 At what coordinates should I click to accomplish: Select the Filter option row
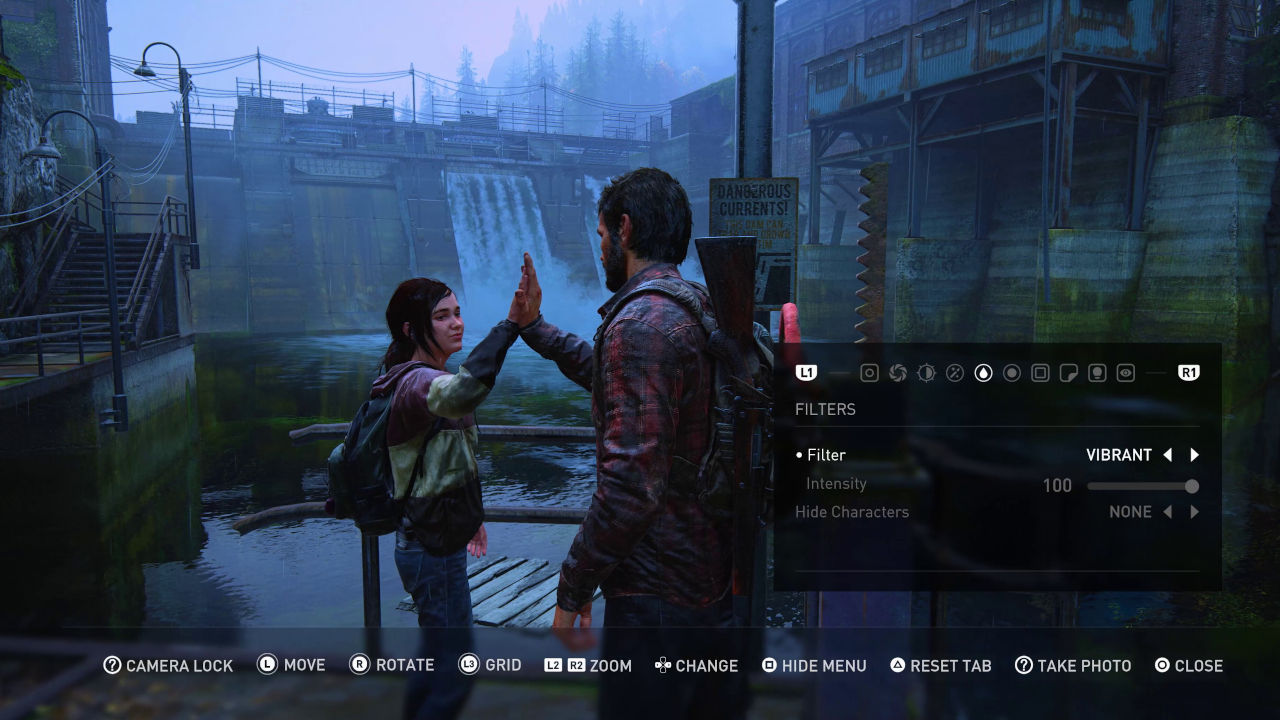tap(826, 455)
